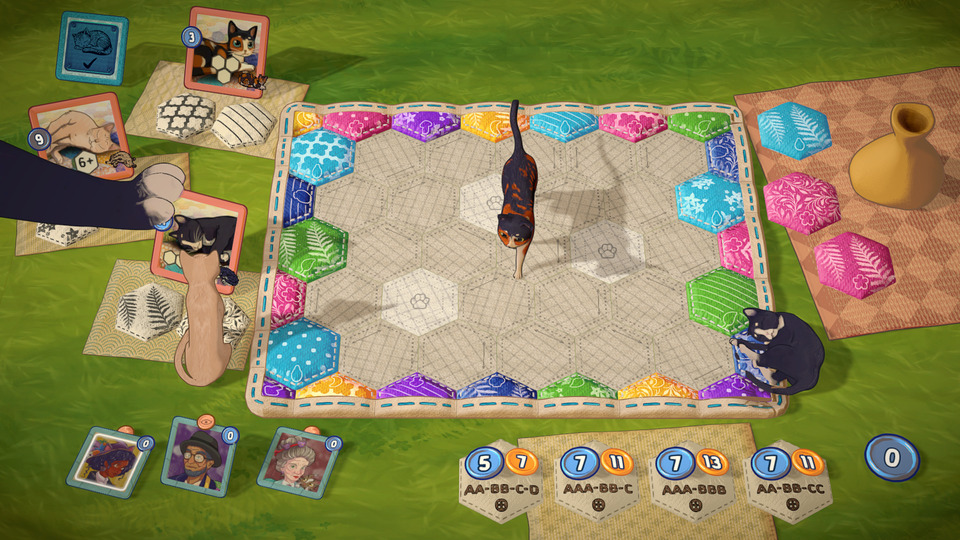960x540 pixels.
Task: Choose the pink fern market tile
Action: [x=852, y=262]
